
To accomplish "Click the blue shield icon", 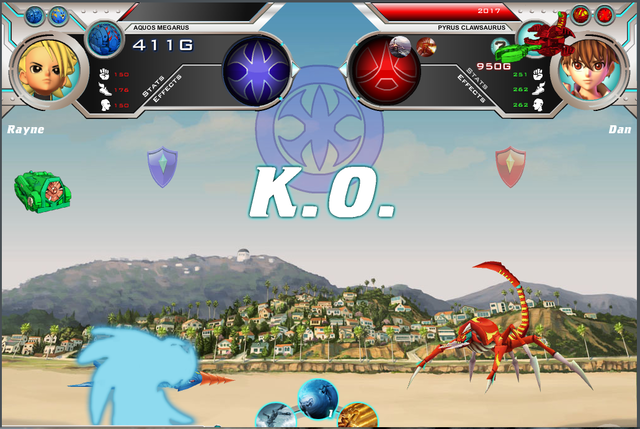I will 161,166.
